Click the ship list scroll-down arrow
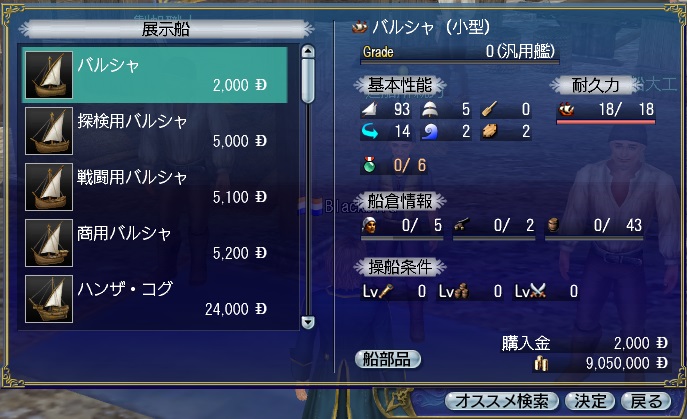Image resolution: width=687 pixels, height=419 pixels. click(308, 322)
